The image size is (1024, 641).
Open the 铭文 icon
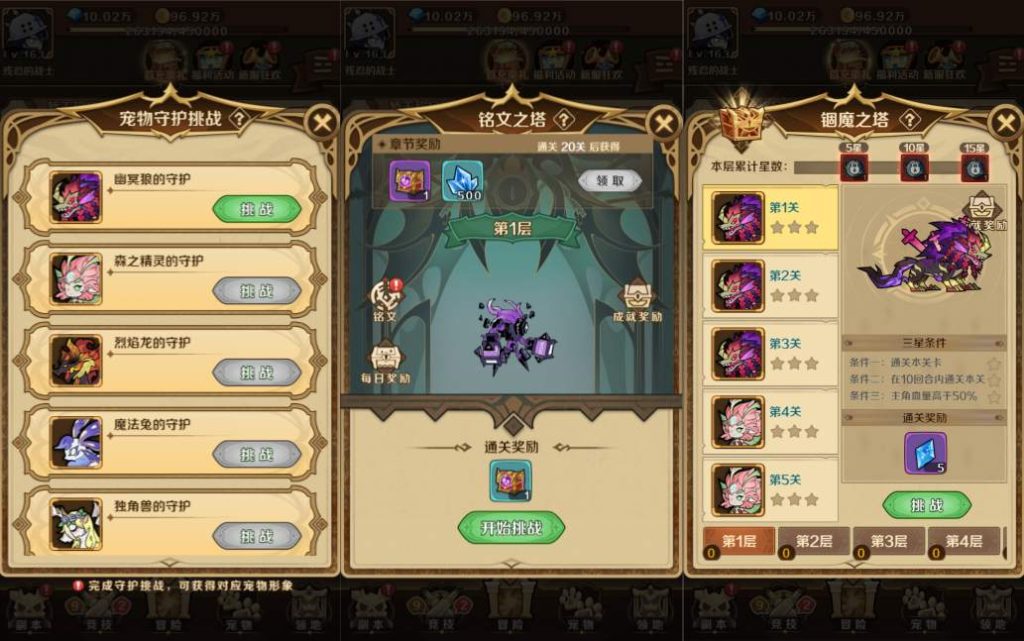(x=385, y=299)
